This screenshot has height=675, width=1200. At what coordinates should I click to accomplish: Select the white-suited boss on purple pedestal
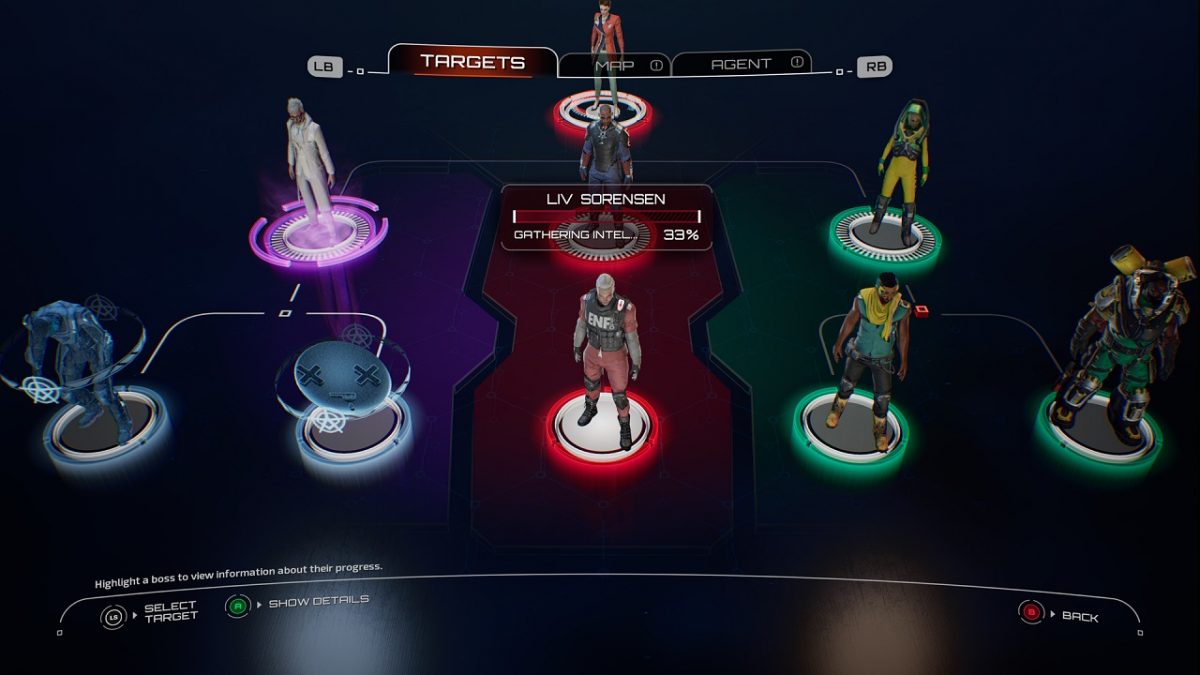(x=309, y=167)
